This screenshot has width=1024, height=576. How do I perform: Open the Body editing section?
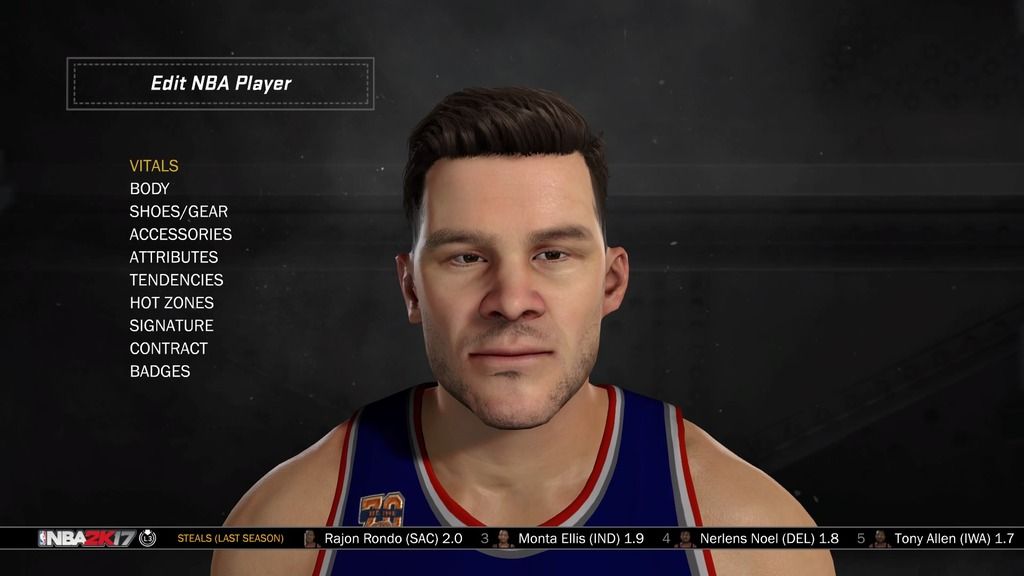150,189
